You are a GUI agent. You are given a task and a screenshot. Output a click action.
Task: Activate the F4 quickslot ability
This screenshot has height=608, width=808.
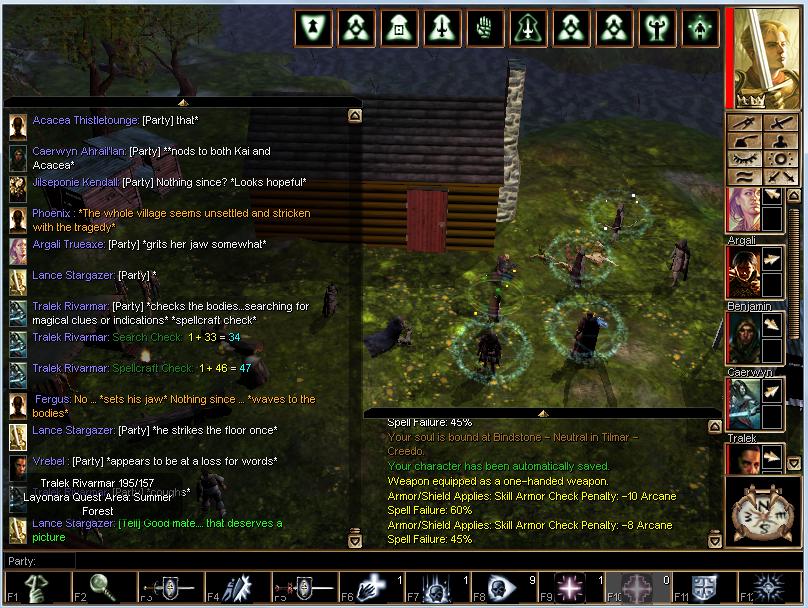point(233,588)
